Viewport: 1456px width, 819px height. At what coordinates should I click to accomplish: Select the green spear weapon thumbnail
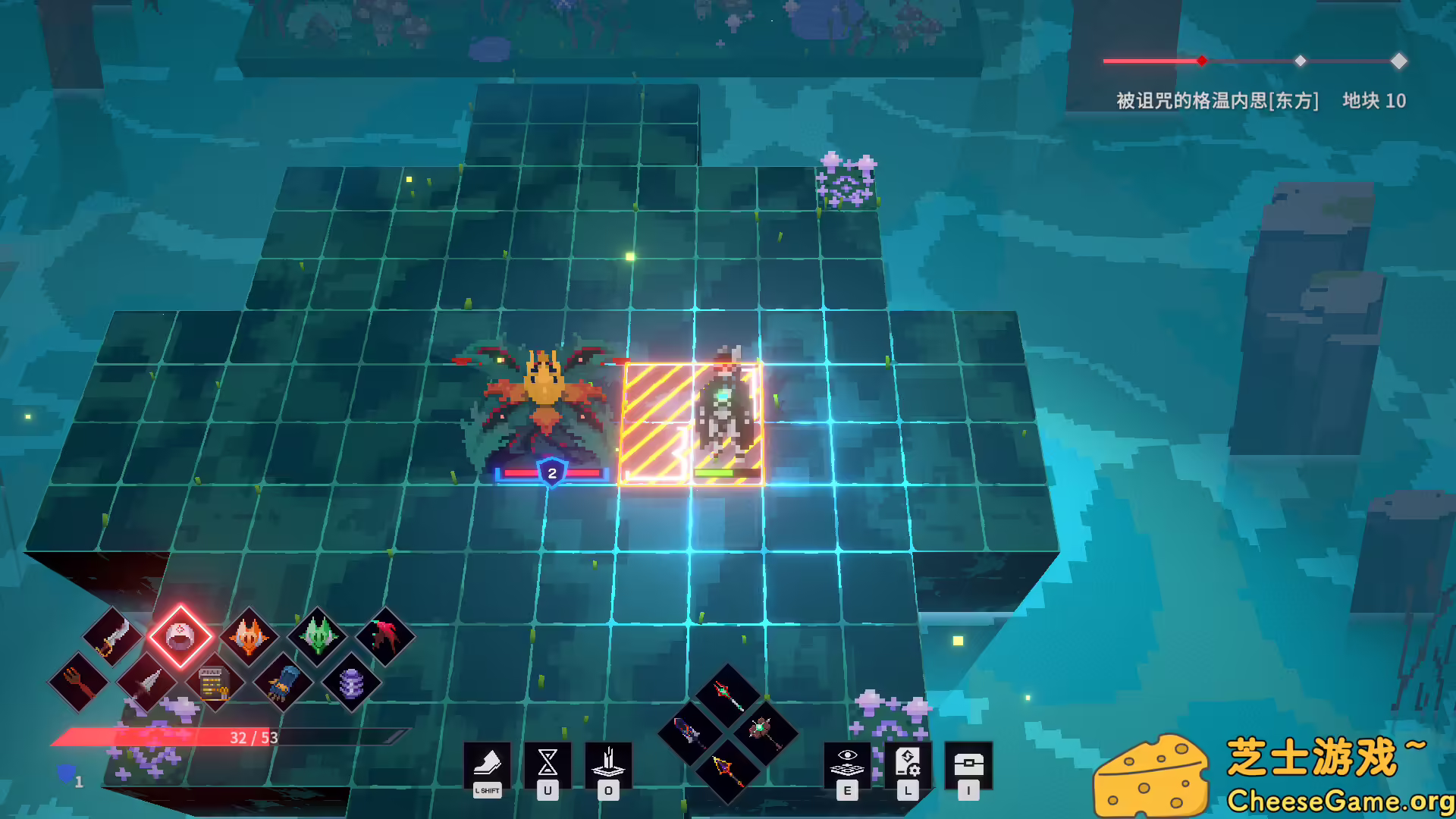tap(728, 695)
